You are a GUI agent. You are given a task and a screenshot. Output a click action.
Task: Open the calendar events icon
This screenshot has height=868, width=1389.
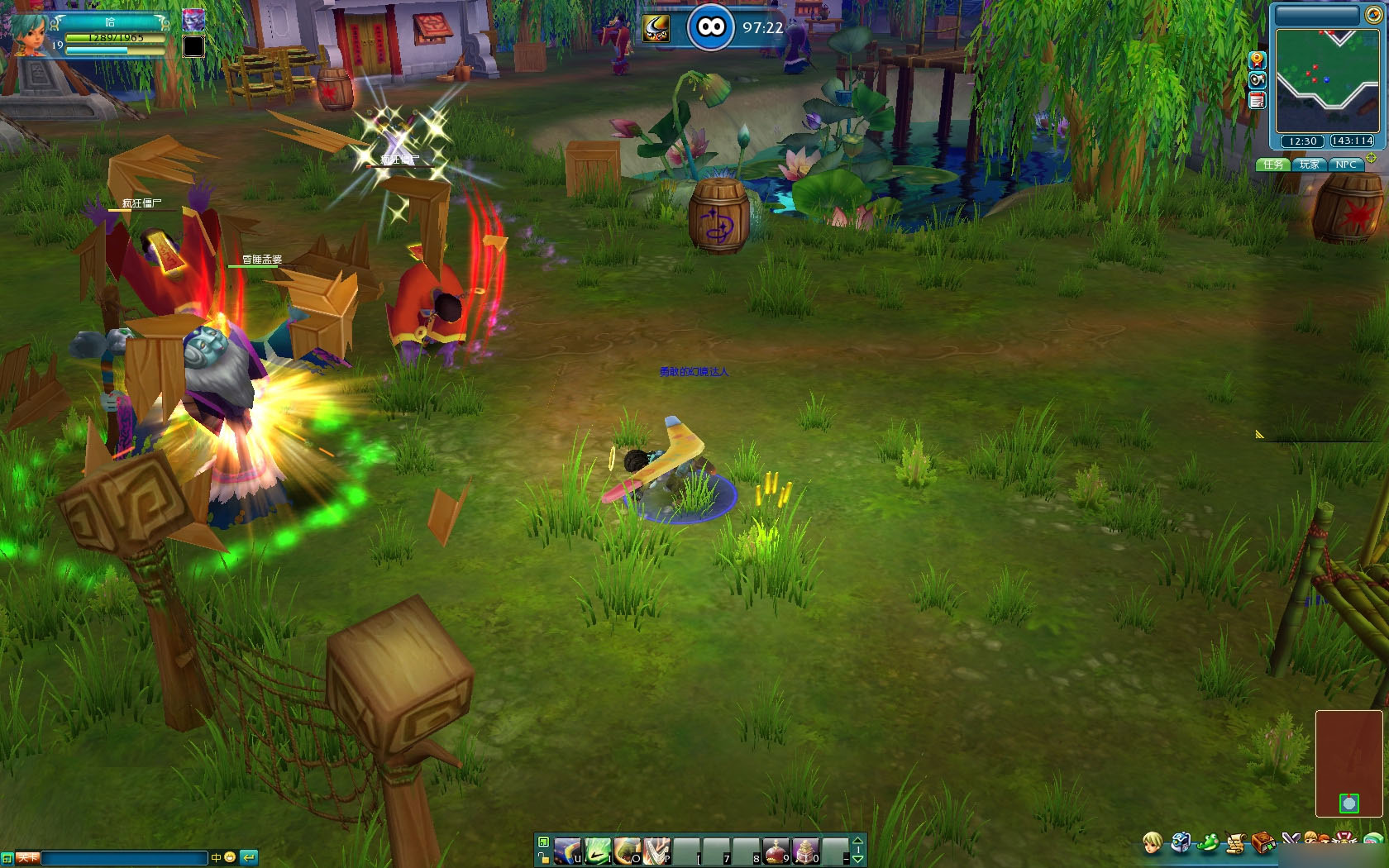click(1257, 101)
